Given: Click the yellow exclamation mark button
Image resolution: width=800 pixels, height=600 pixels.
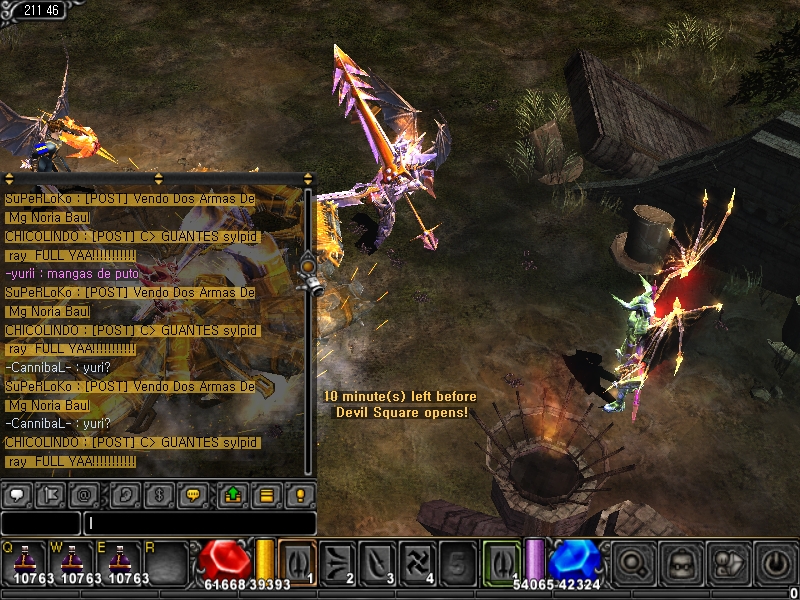Looking at the screenshot, I should tap(299, 494).
